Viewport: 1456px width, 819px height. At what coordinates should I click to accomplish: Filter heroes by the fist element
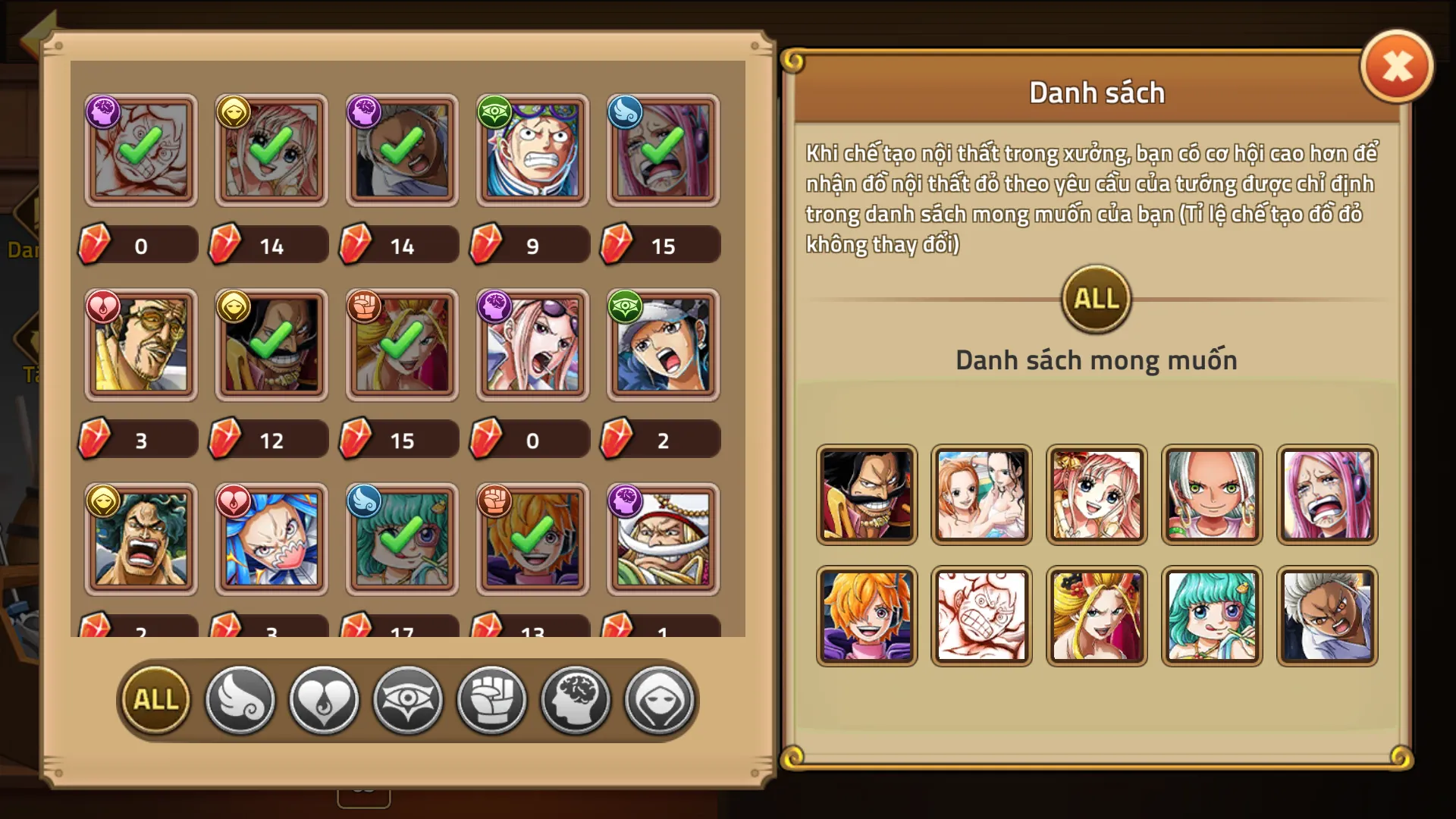(x=491, y=700)
